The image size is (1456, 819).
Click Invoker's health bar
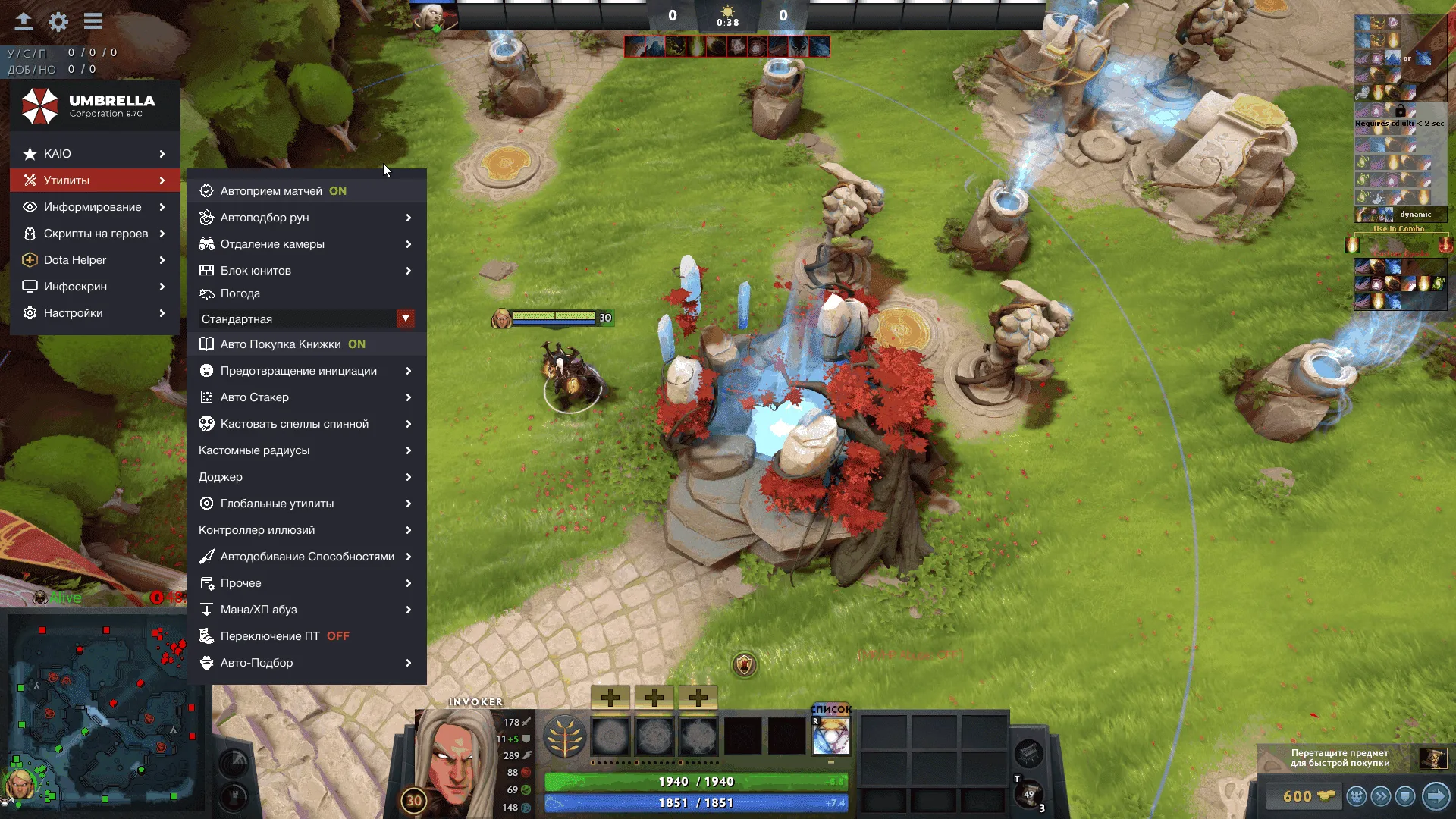click(x=696, y=781)
